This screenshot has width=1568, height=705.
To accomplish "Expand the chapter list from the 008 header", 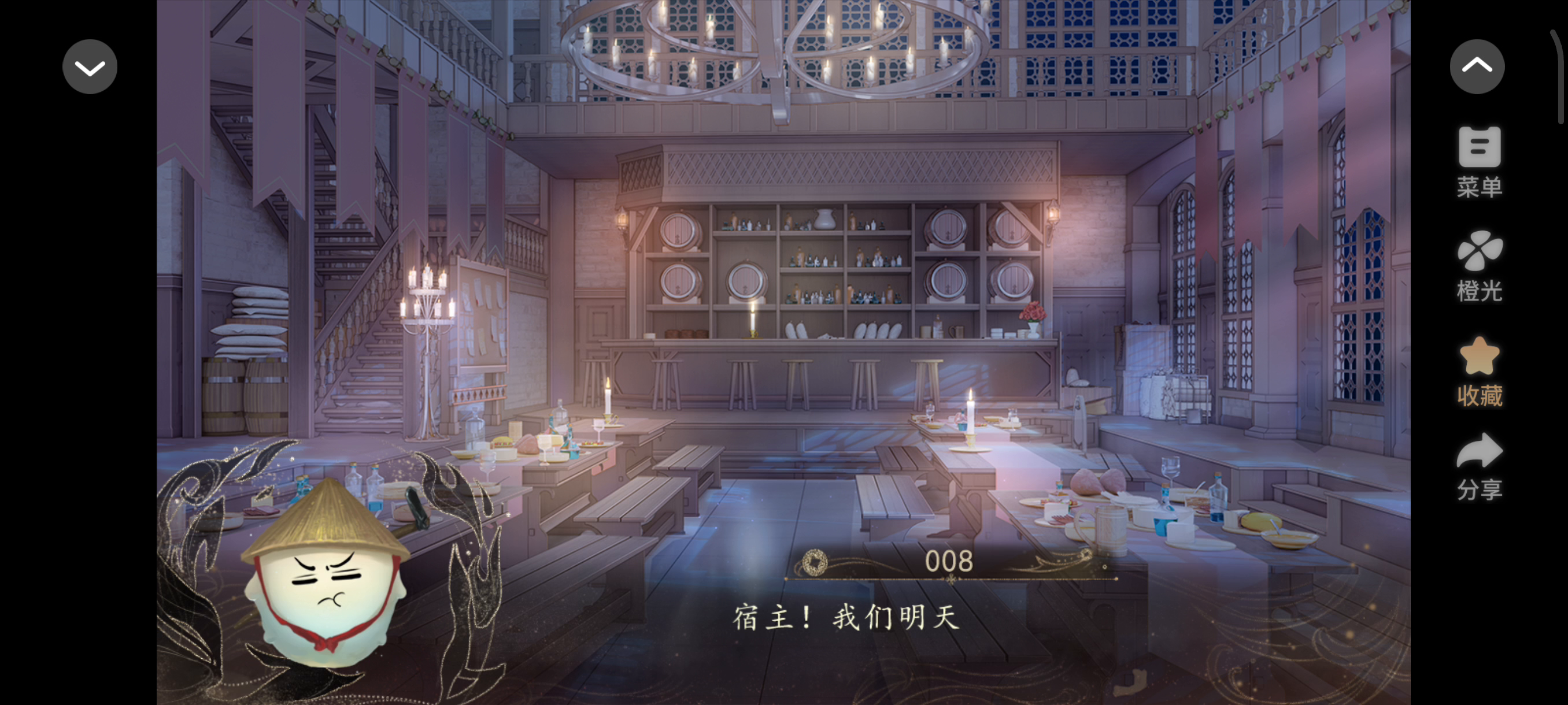I will (948, 562).
